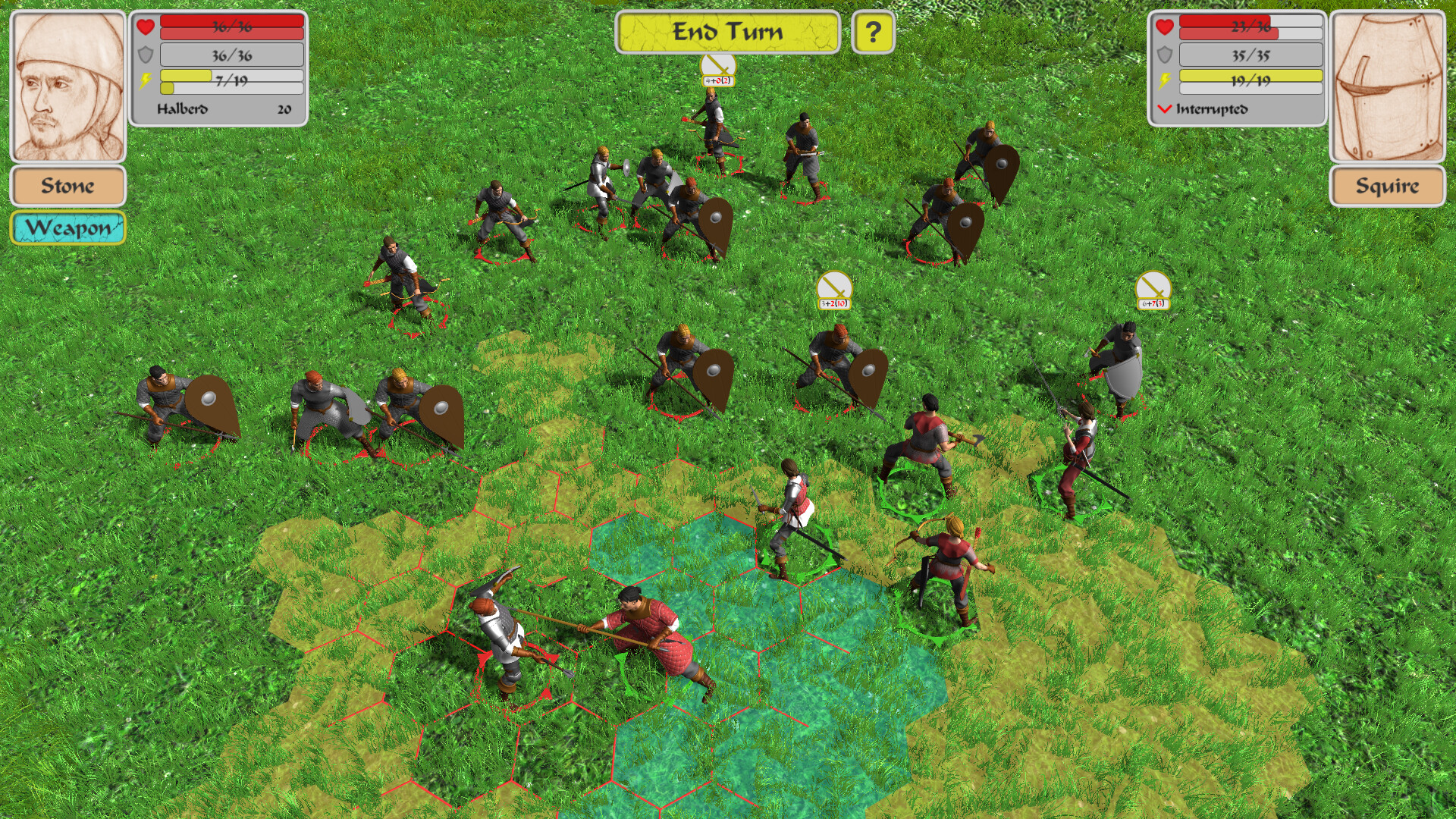Open the question mark help button
The image size is (1456, 819).
[x=873, y=32]
